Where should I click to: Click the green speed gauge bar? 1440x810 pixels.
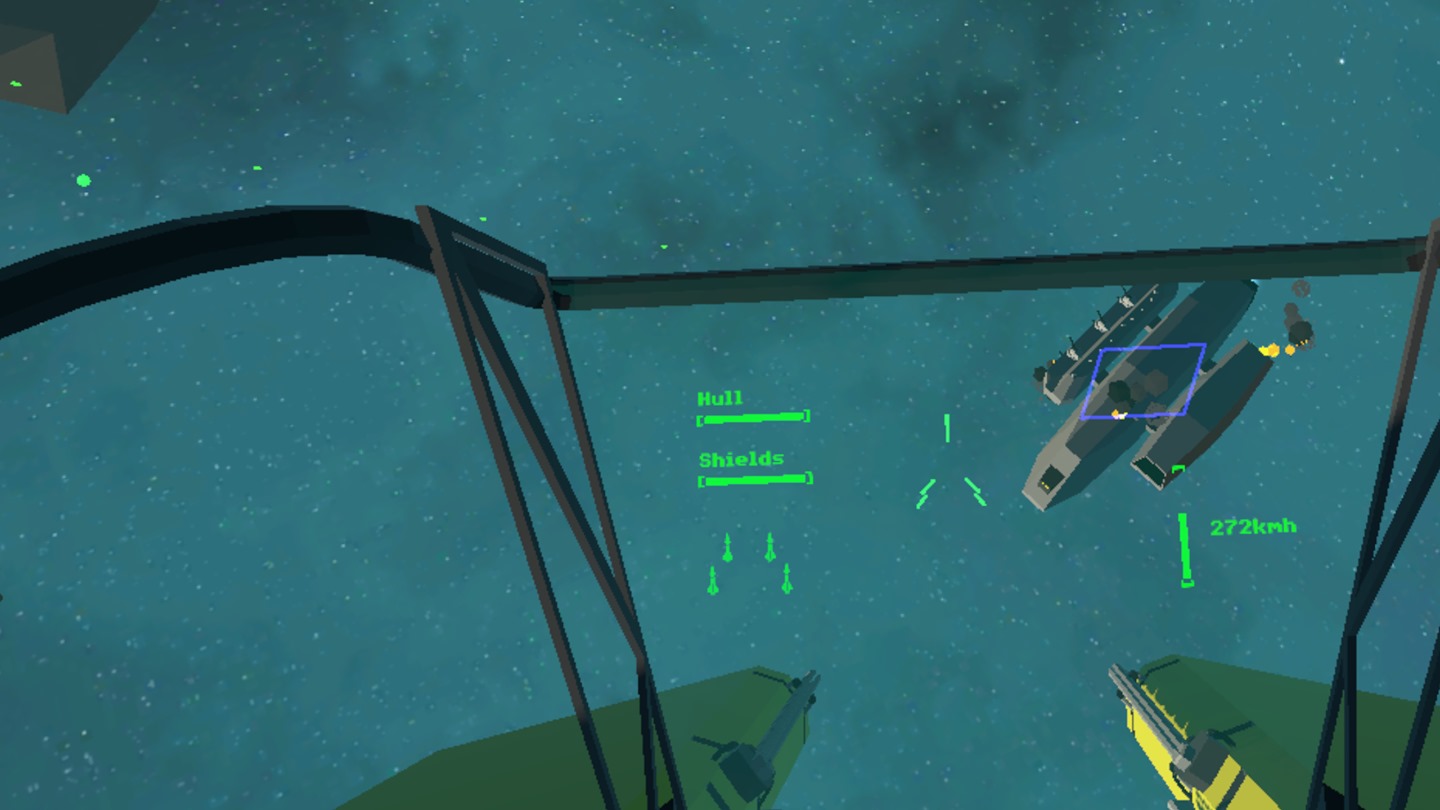coord(1186,548)
